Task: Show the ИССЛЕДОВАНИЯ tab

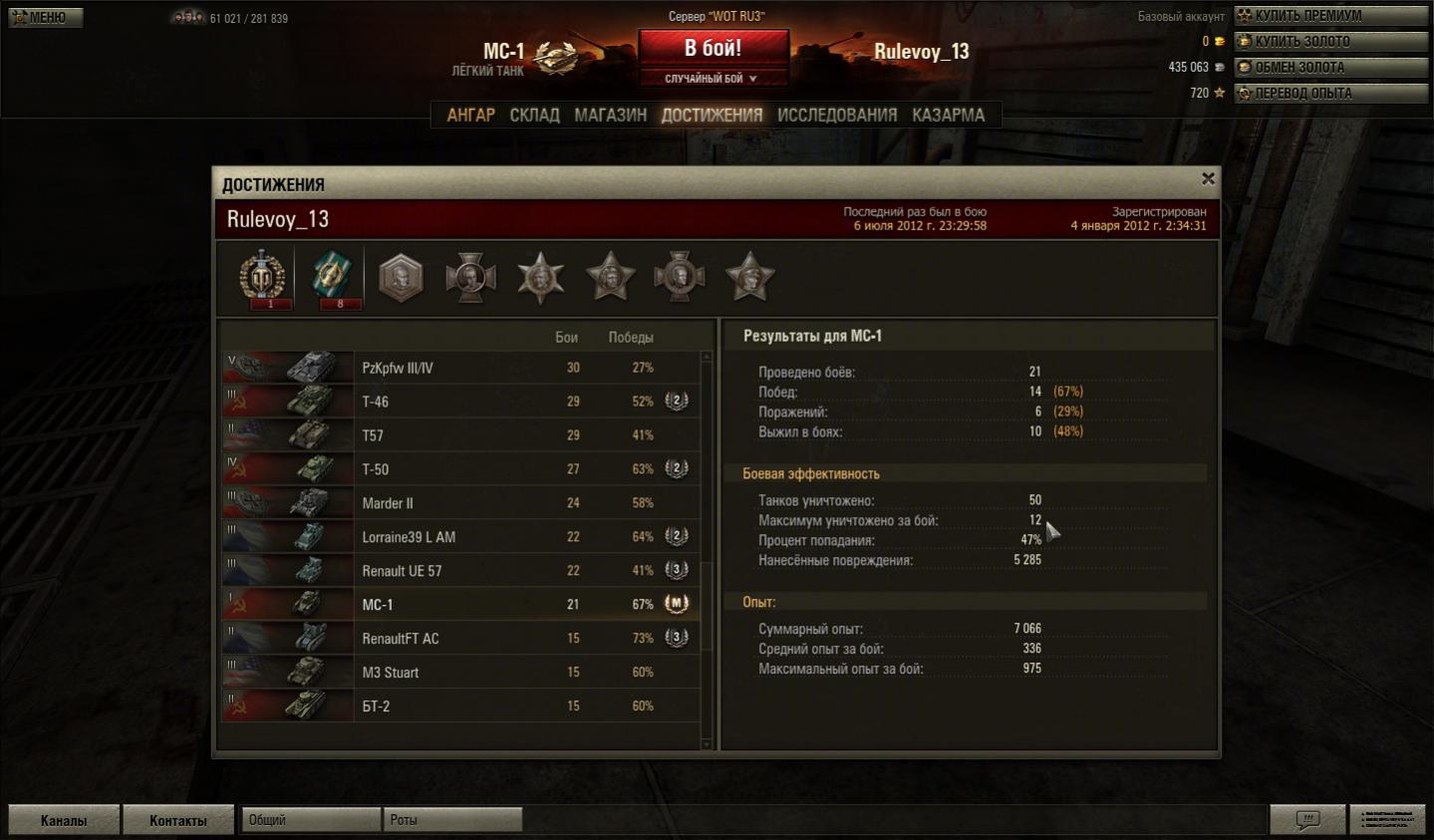Action: pyautogui.click(x=836, y=116)
